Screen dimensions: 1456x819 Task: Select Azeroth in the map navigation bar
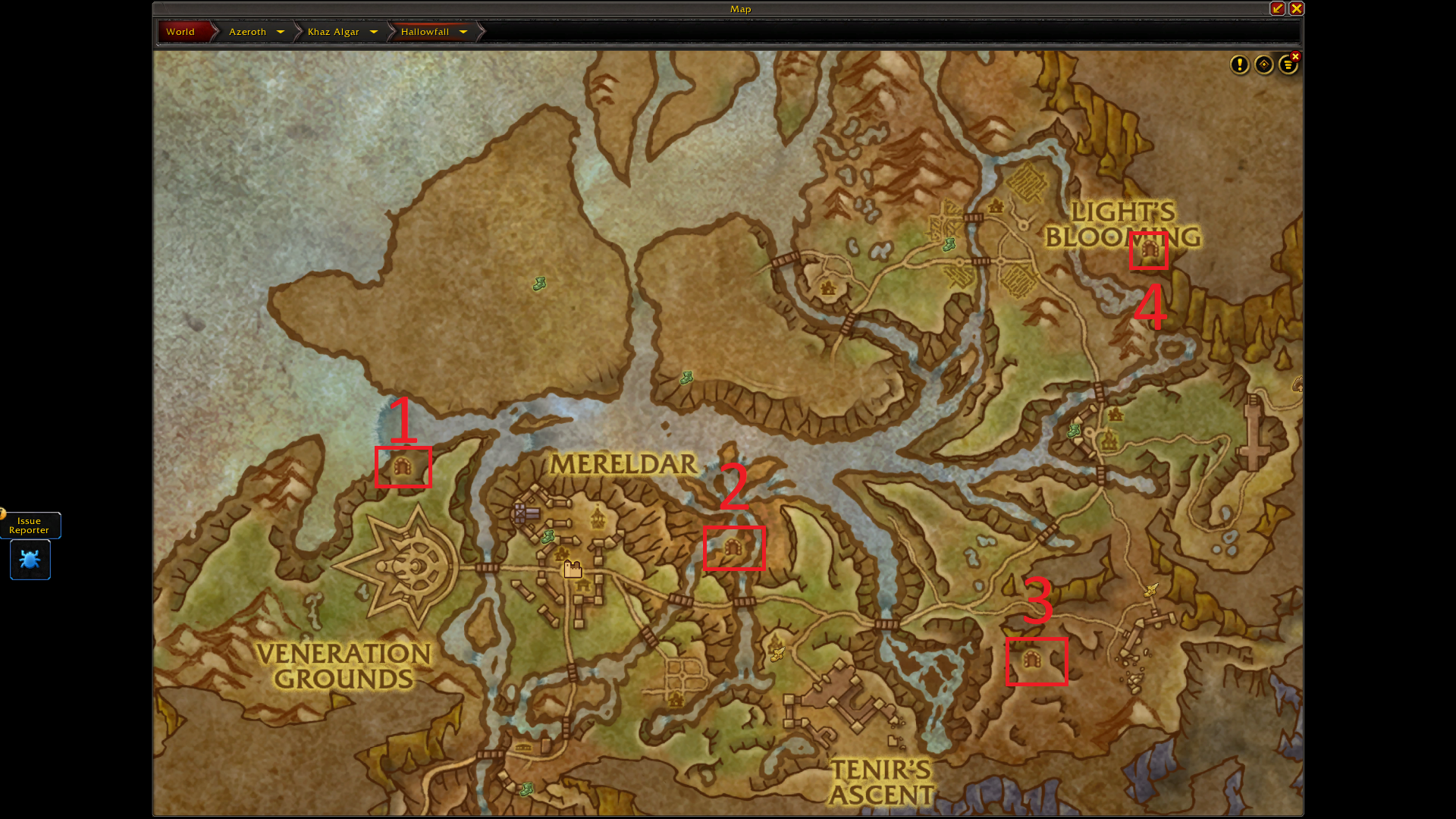pyautogui.click(x=247, y=32)
